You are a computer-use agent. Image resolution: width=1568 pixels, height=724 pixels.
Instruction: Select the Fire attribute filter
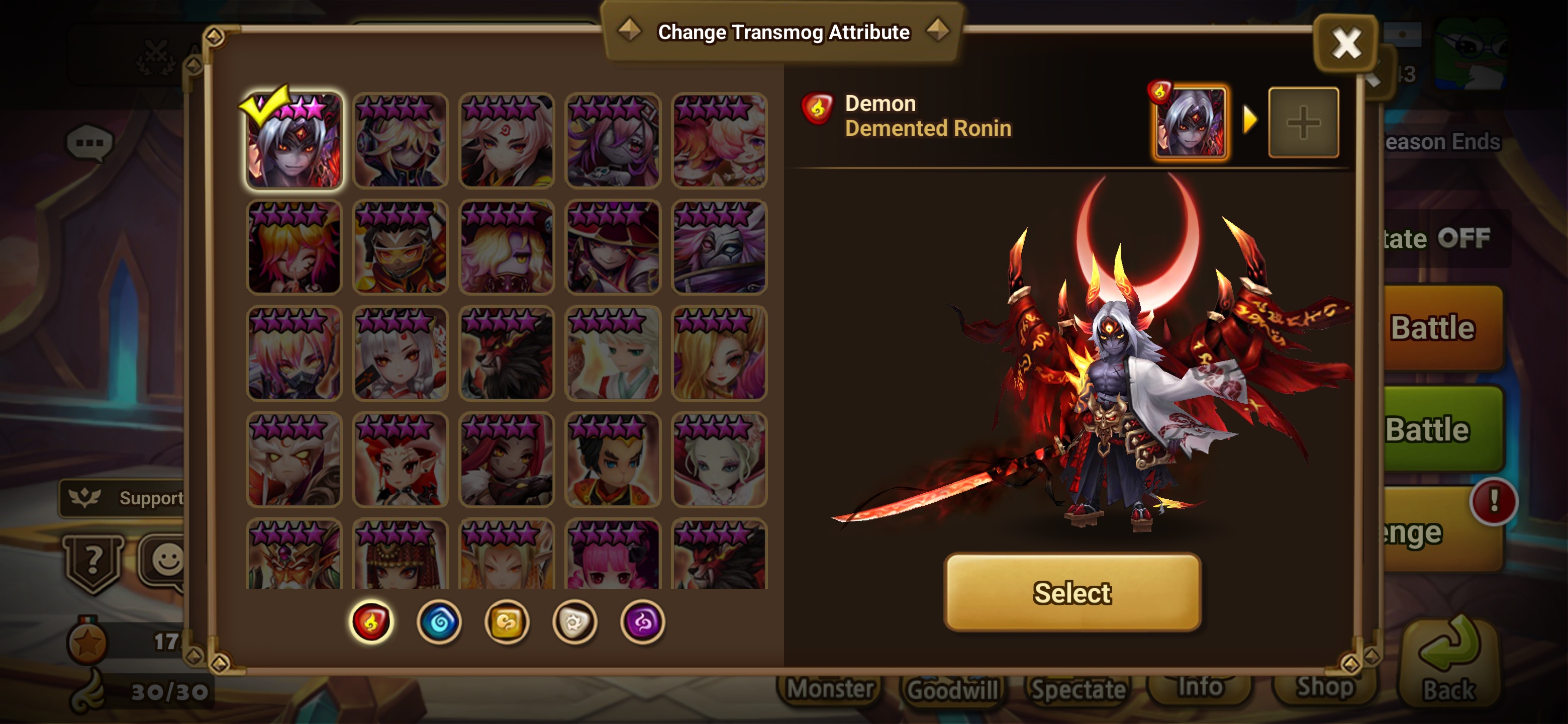click(371, 622)
